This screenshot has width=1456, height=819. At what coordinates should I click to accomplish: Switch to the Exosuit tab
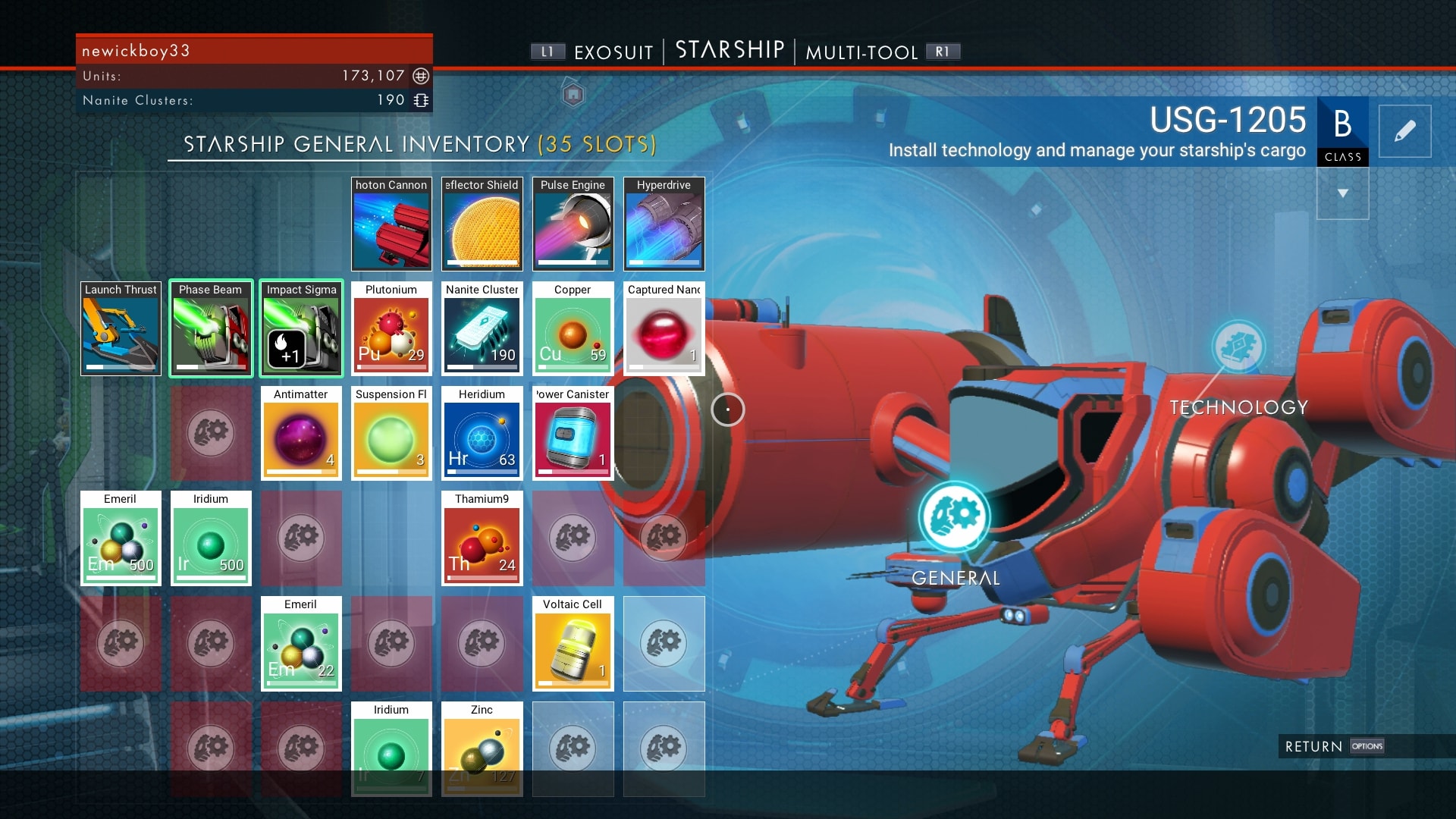click(613, 52)
